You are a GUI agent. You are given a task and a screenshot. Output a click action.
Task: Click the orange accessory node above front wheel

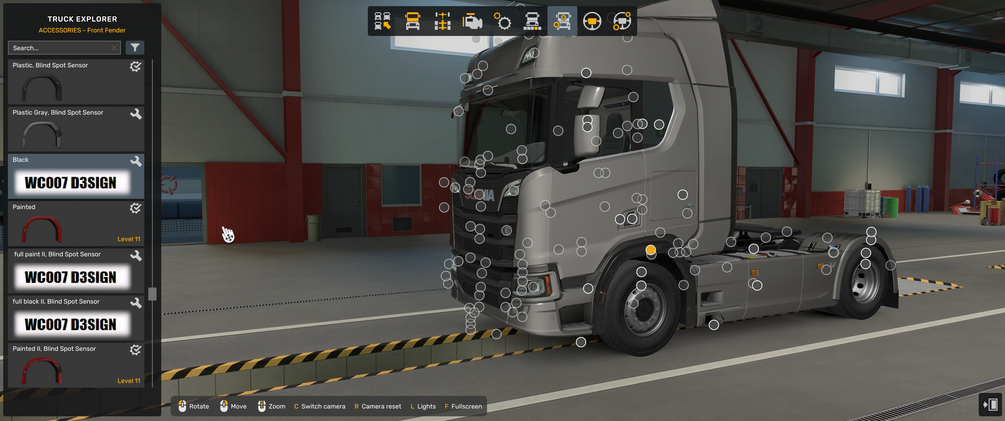651,249
